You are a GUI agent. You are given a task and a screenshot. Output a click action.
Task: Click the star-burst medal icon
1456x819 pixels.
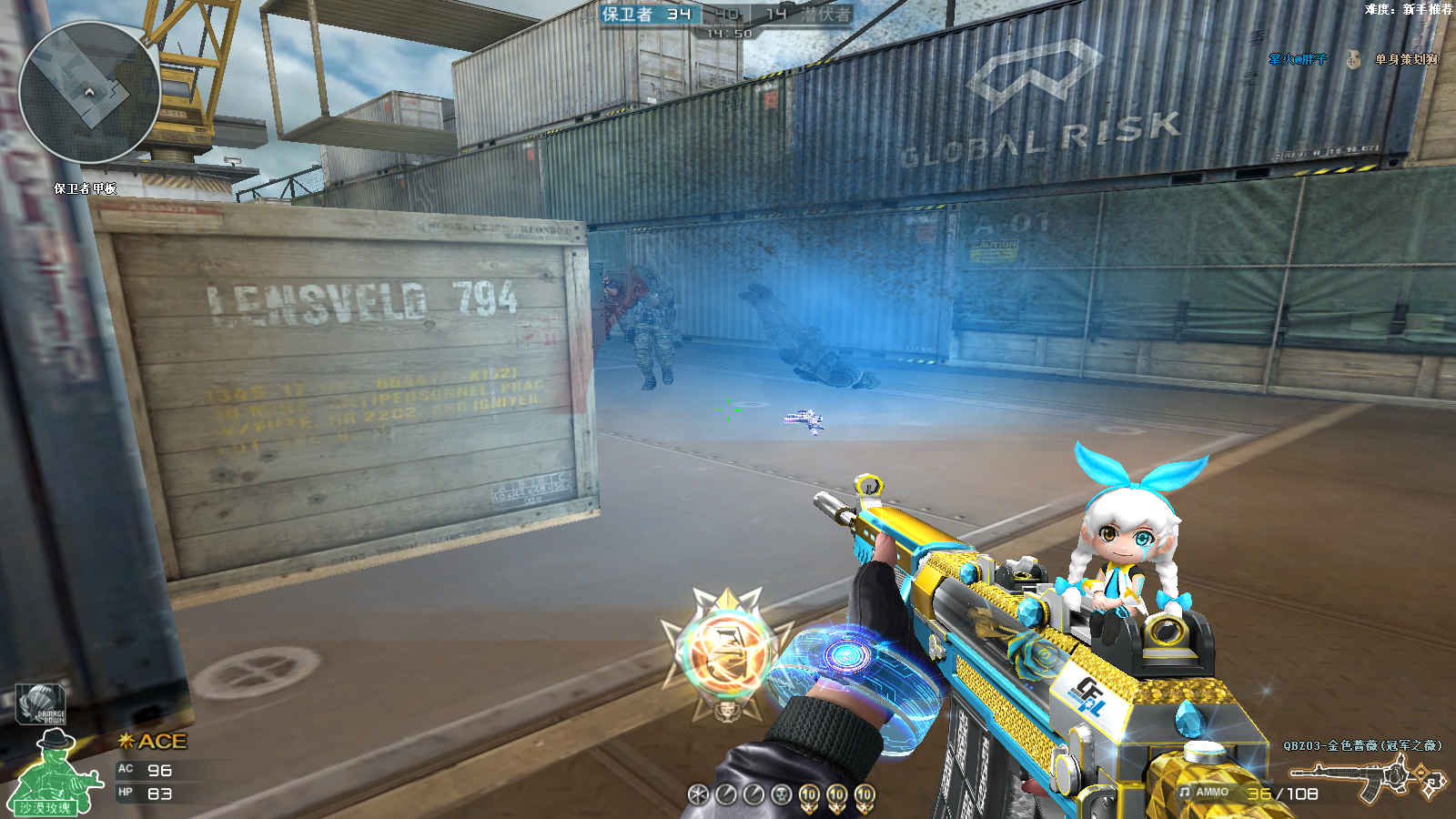(x=698, y=794)
